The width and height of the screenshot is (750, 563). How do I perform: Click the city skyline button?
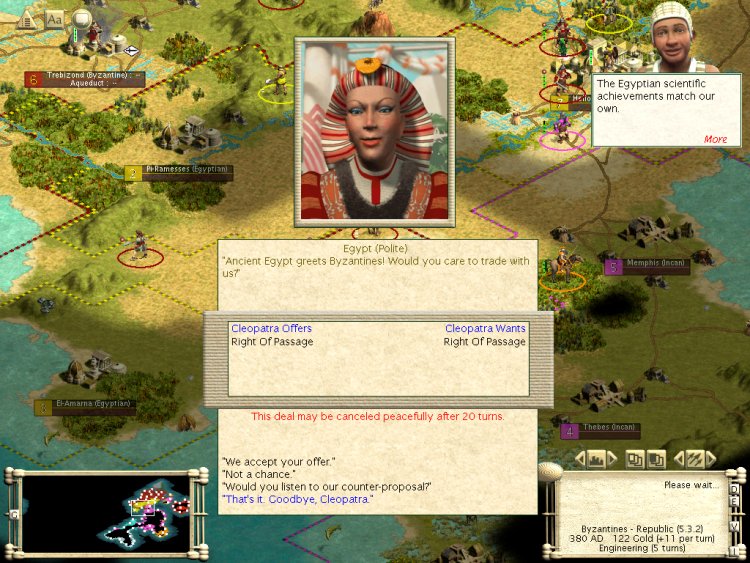click(597, 459)
